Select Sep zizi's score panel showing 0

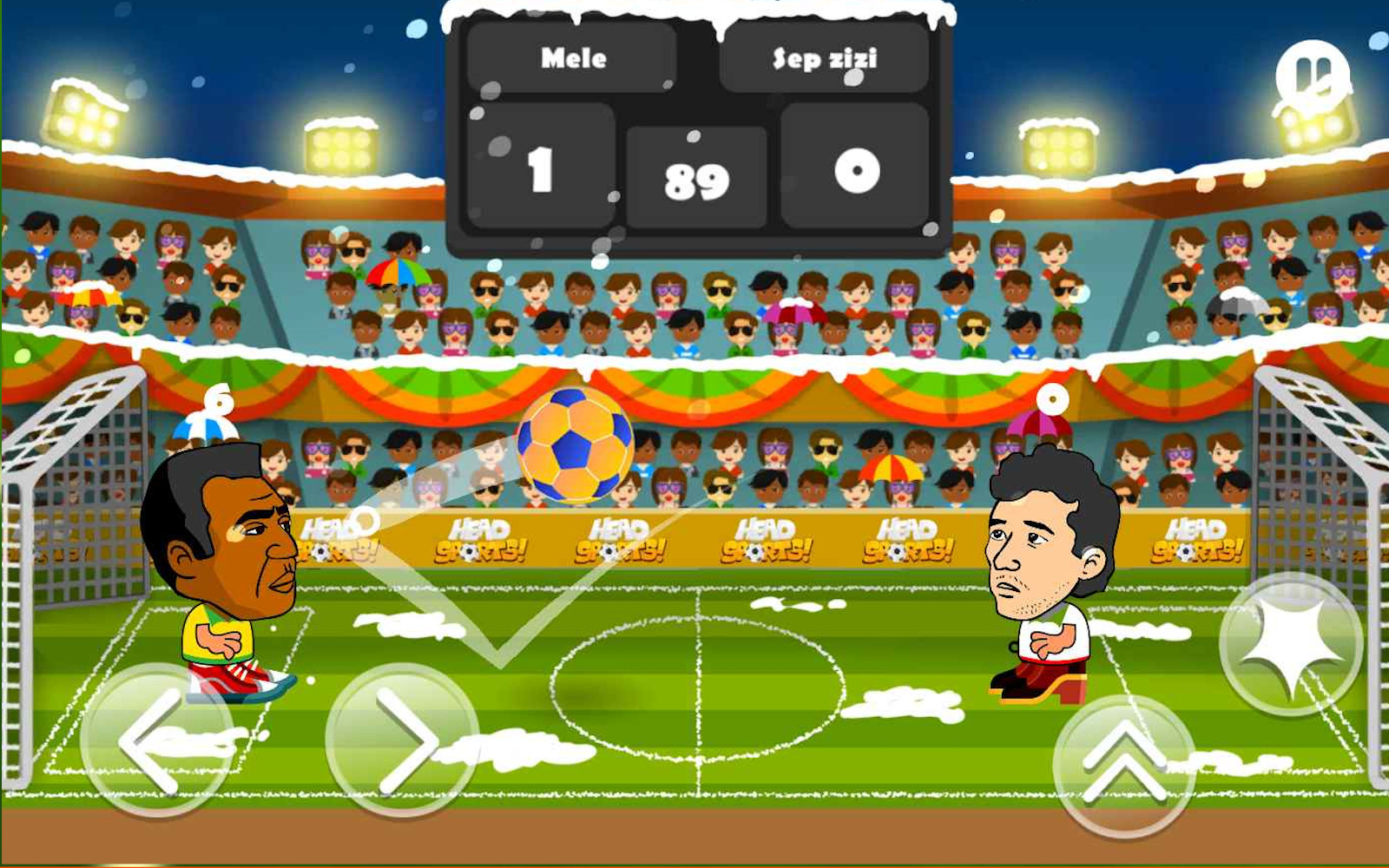(x=855, y=169)
